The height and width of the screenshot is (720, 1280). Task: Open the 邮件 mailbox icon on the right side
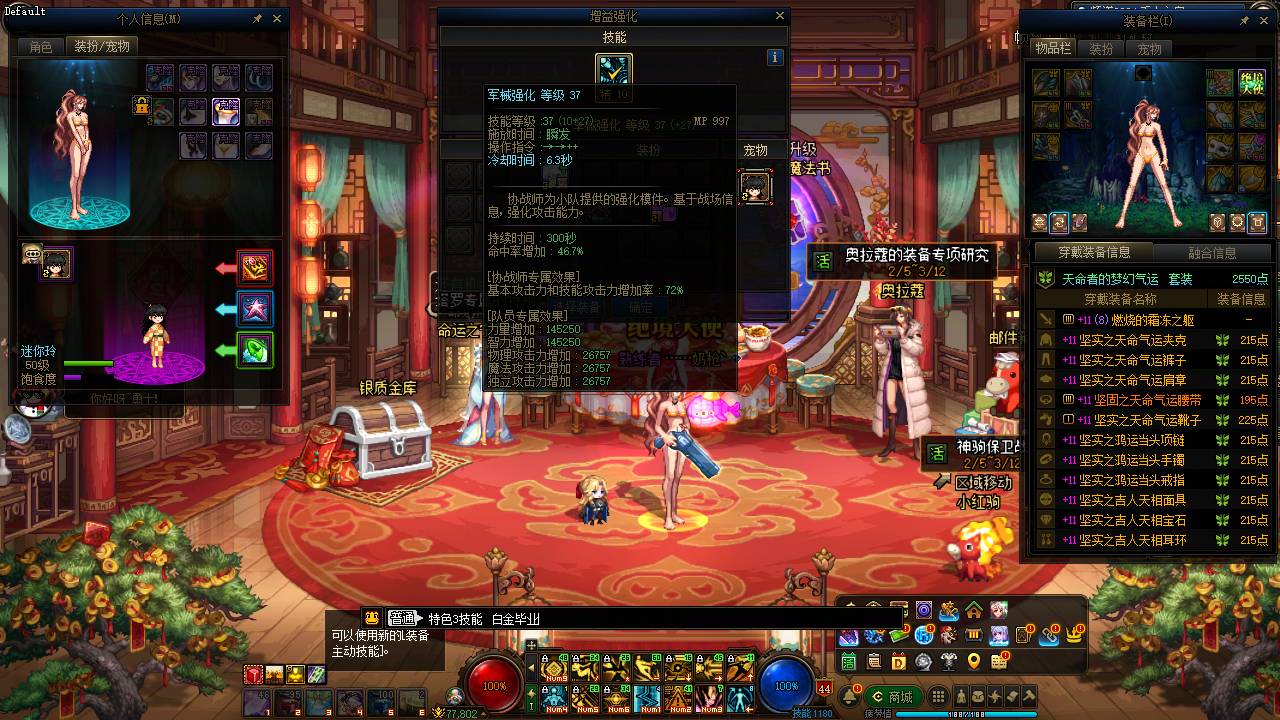point(1003,338)
